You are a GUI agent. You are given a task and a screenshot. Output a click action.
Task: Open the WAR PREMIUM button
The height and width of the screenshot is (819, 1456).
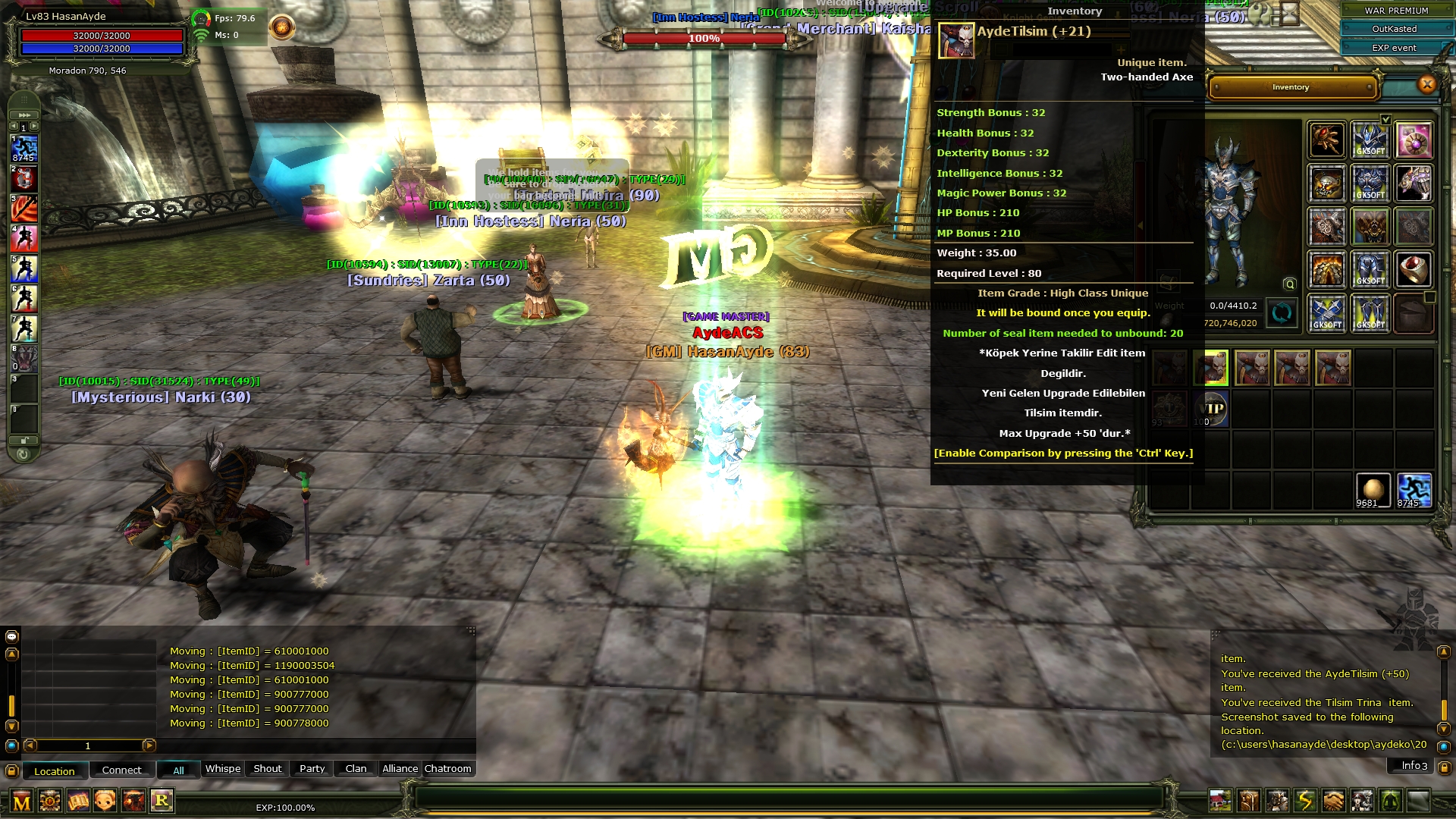[x=1395, y=11]
